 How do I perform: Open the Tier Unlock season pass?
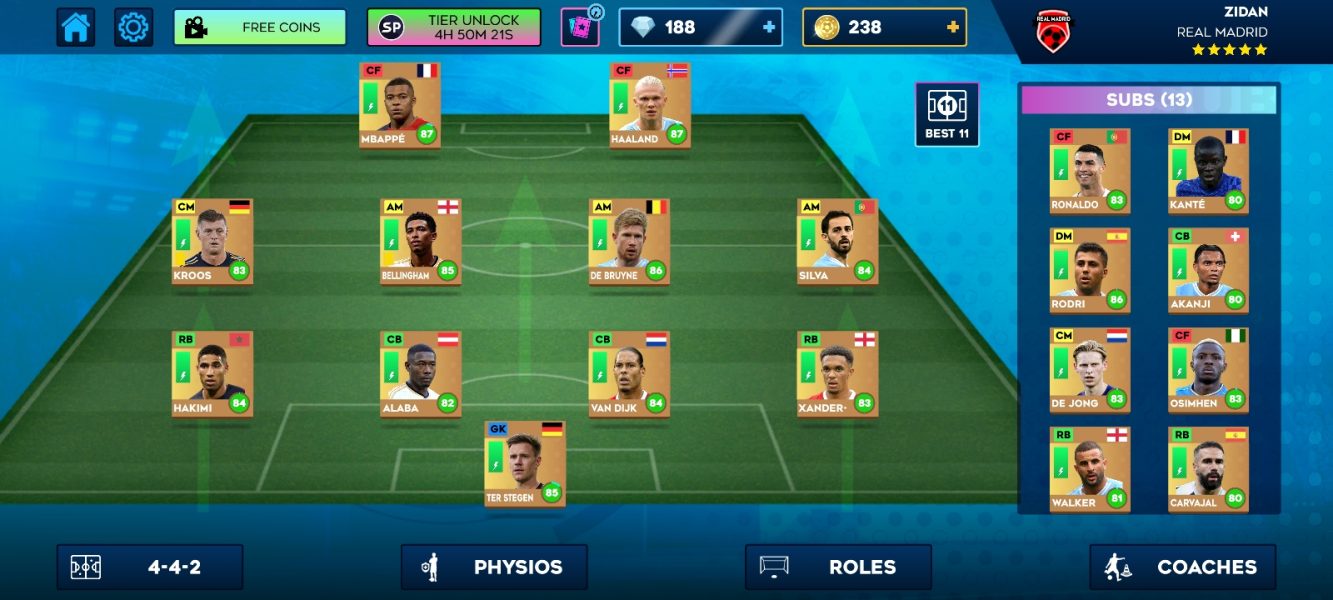[x=454, y=28]
